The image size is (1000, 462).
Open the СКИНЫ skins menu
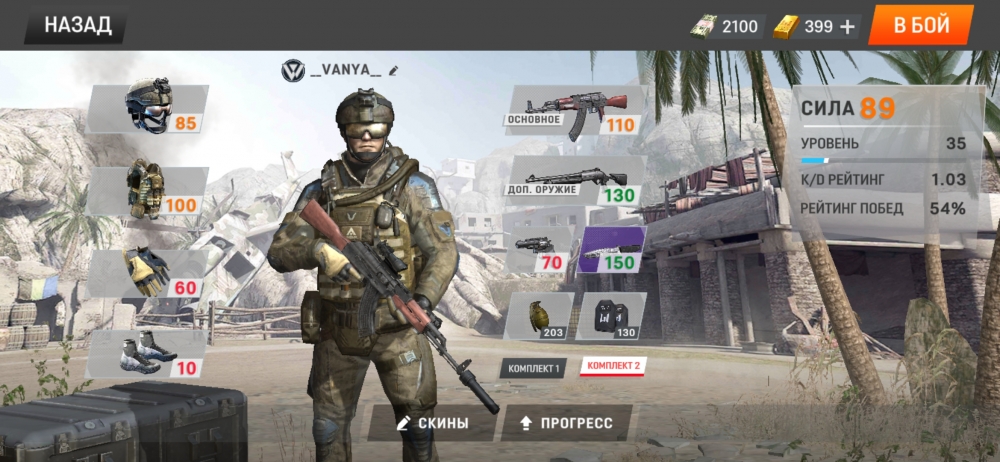click(432, 423)
